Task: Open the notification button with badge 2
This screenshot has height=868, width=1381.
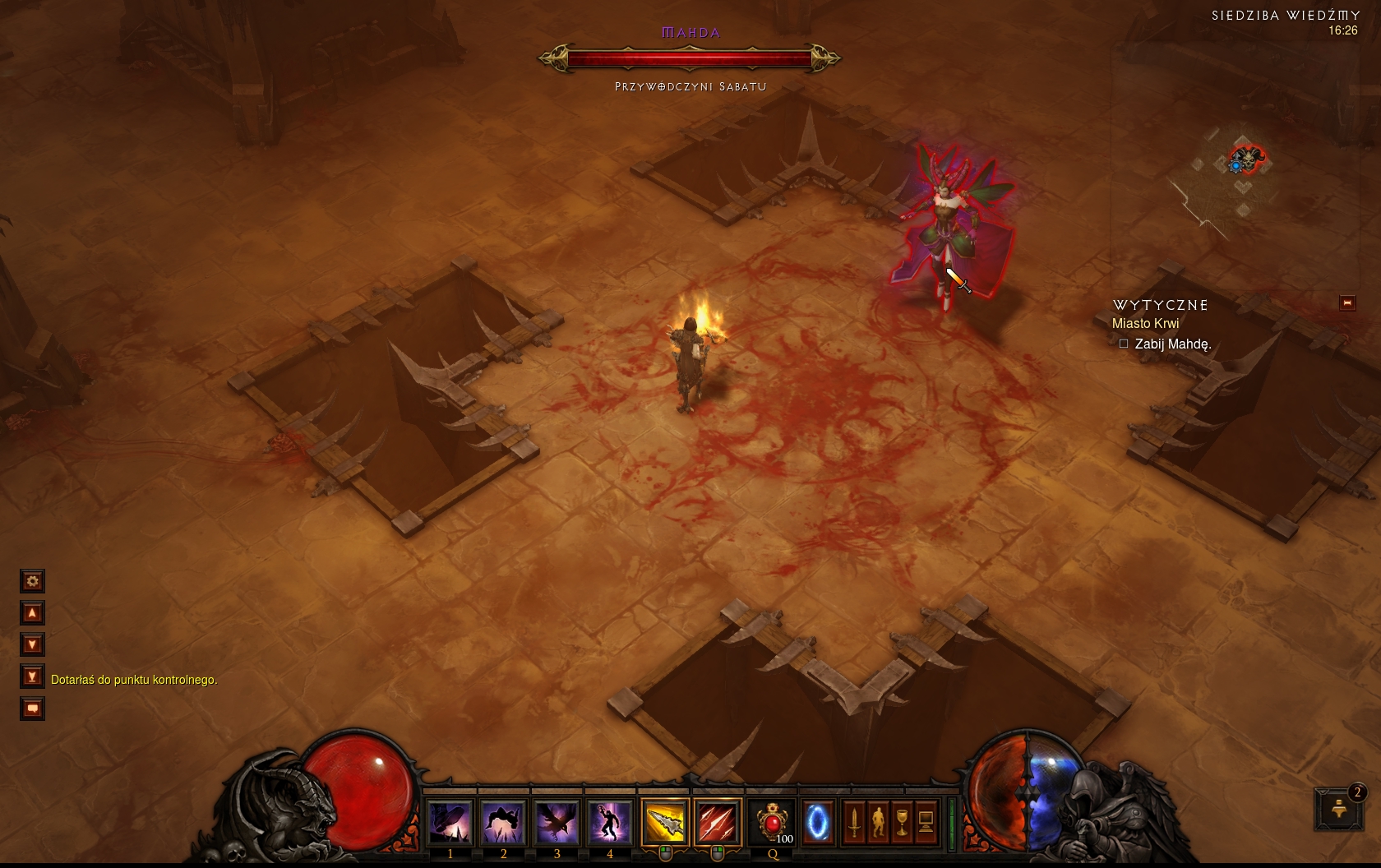Action: pos(1339,808)
